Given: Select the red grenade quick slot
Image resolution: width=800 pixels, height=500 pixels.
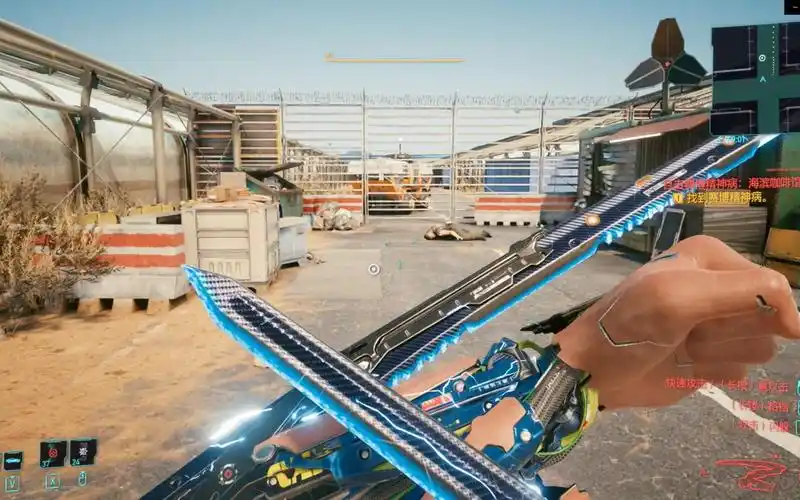Looking at the screenshot, I should coord(53,453).
